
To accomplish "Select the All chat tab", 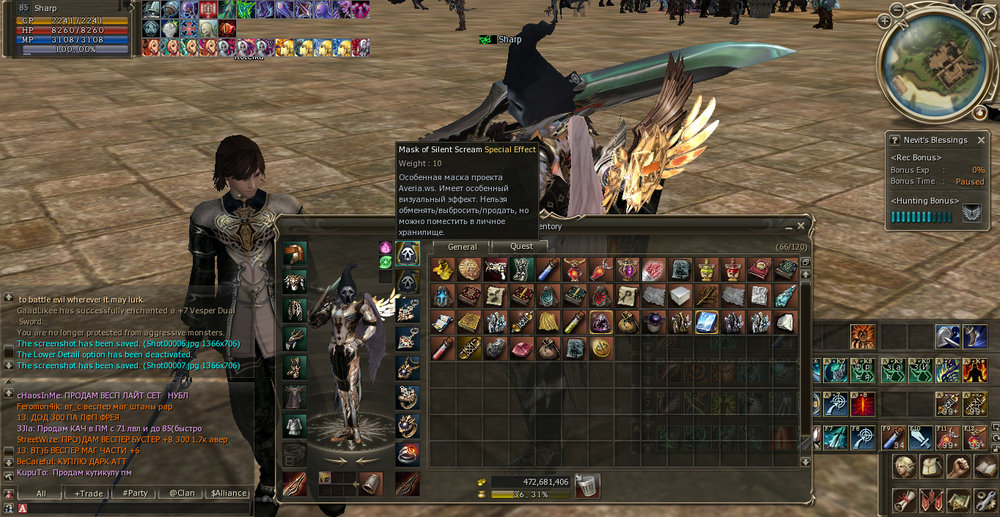I will [42, 493].
